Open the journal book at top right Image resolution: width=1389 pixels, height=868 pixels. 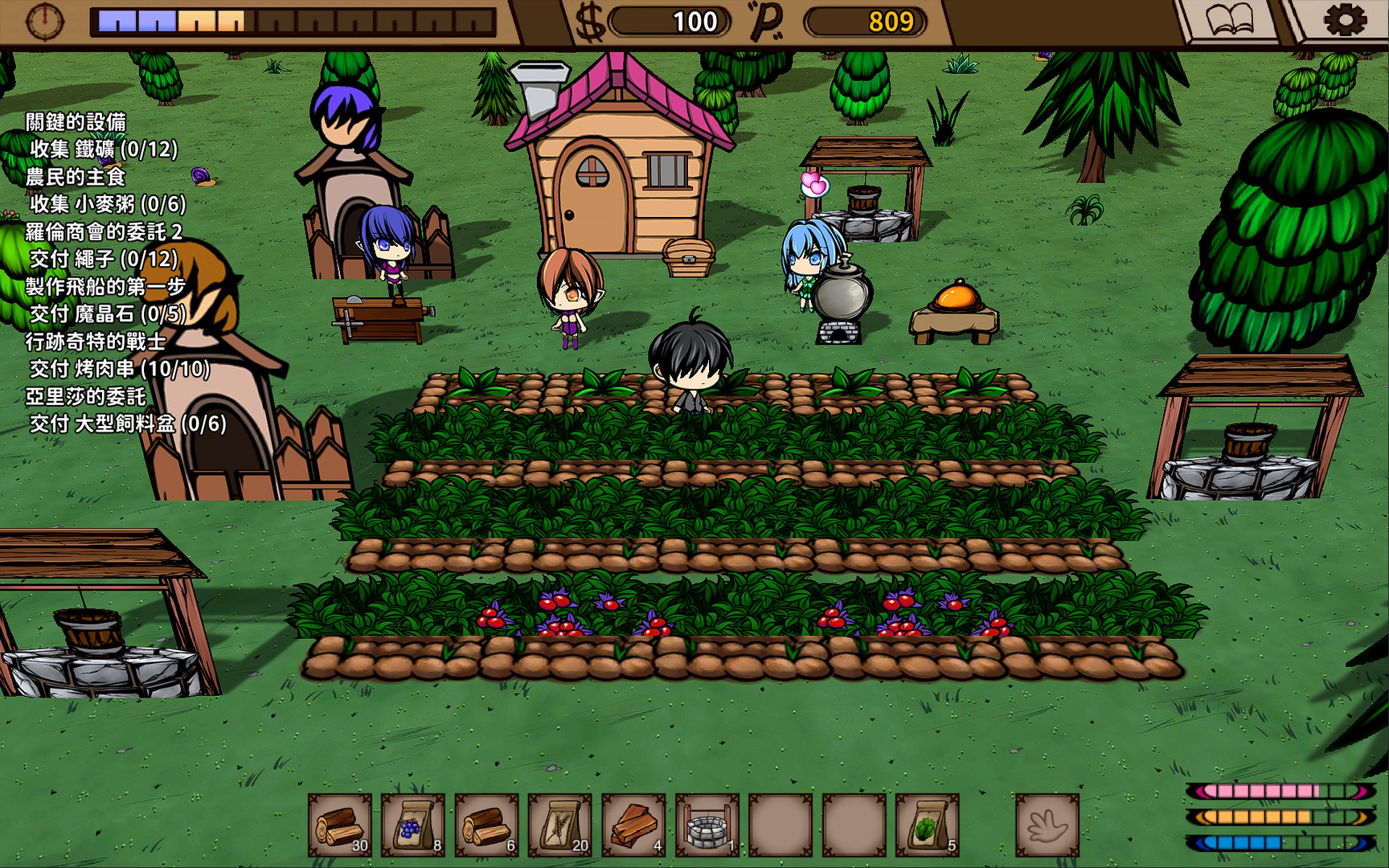click(1228, 19)
